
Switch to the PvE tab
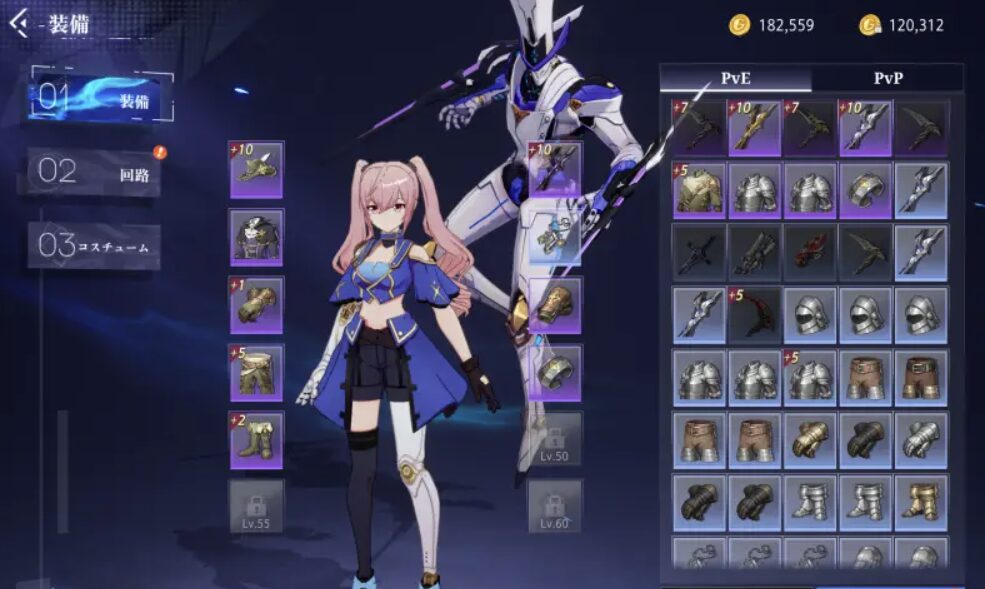735,78
